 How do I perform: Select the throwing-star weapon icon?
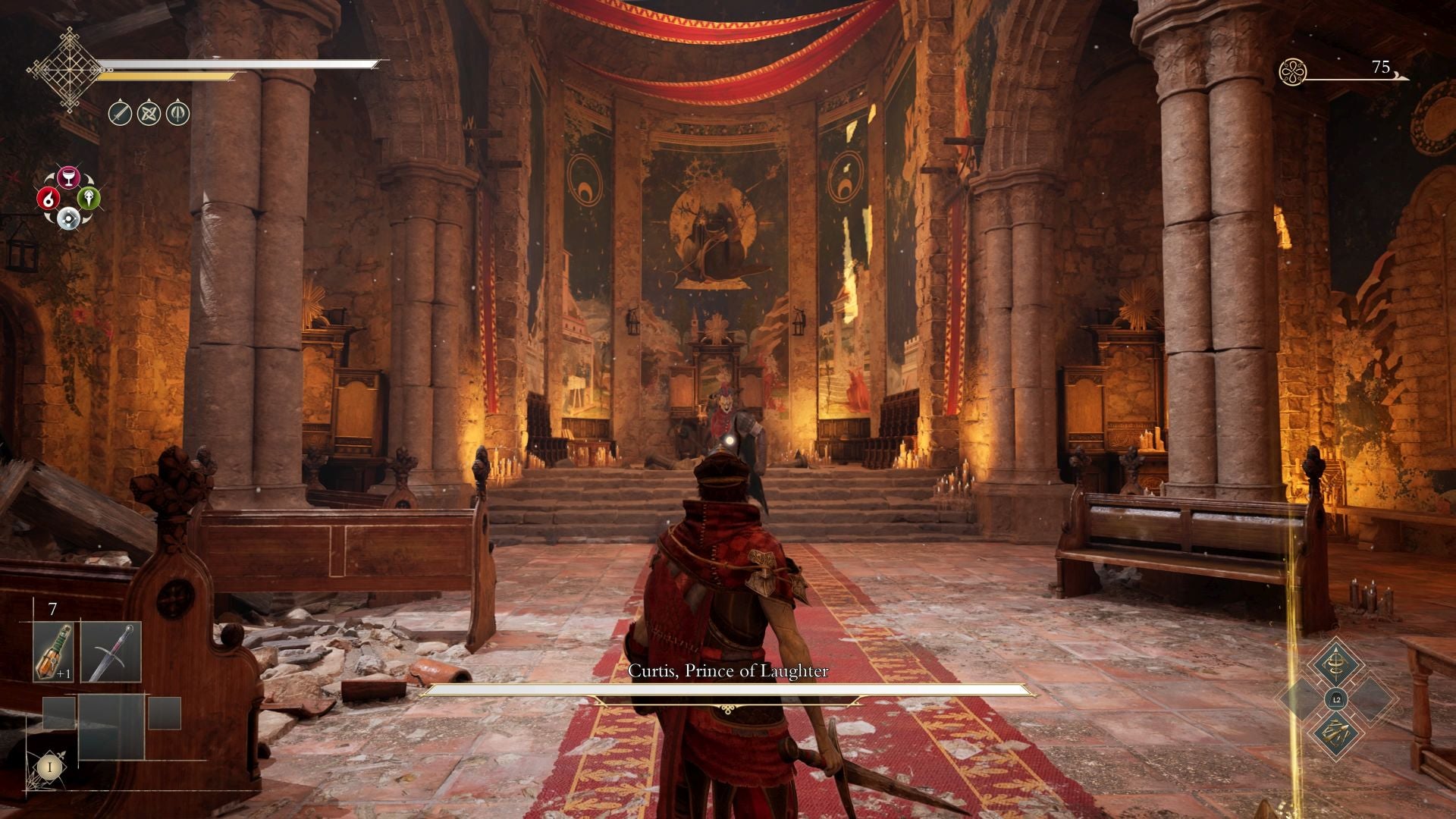pyautogui.click(x=149, y=115)
